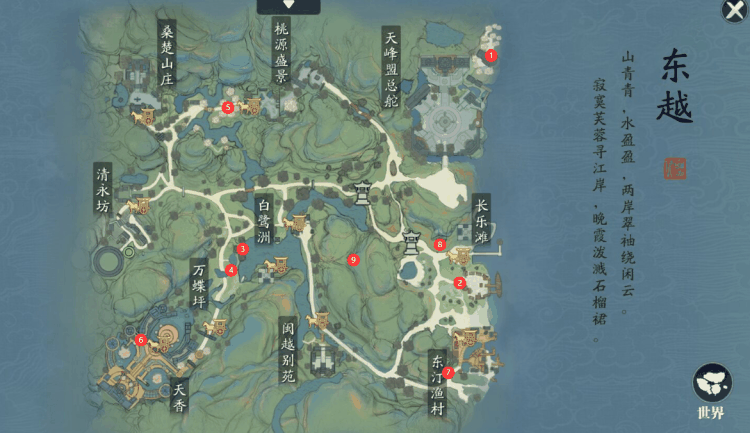Click the 清永坊 location label
The image size is (750, 433).
click(x=101, y=189)
